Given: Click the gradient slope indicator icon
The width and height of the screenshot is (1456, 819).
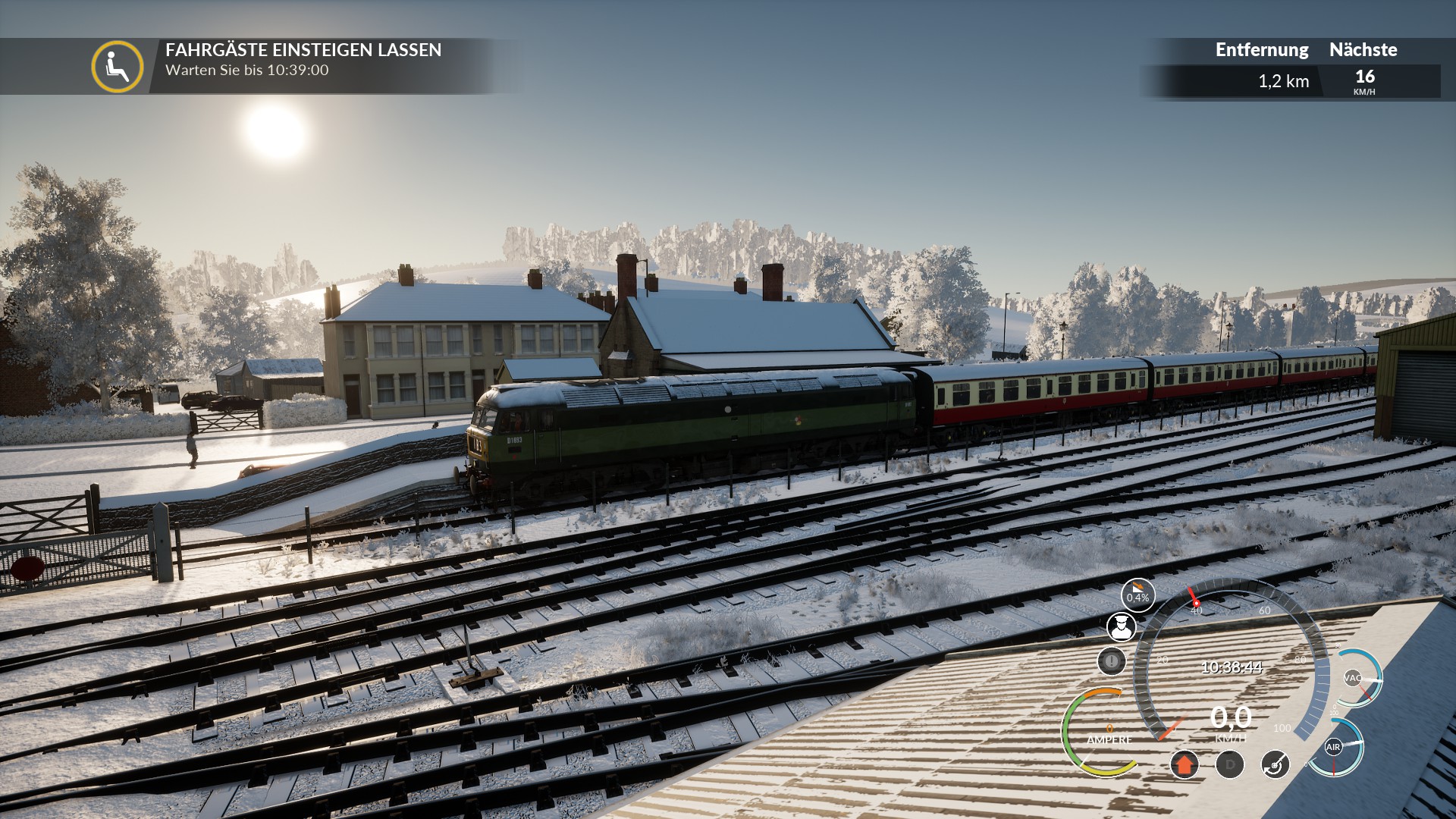Looking at the screenshot, I should (1137, 595).
